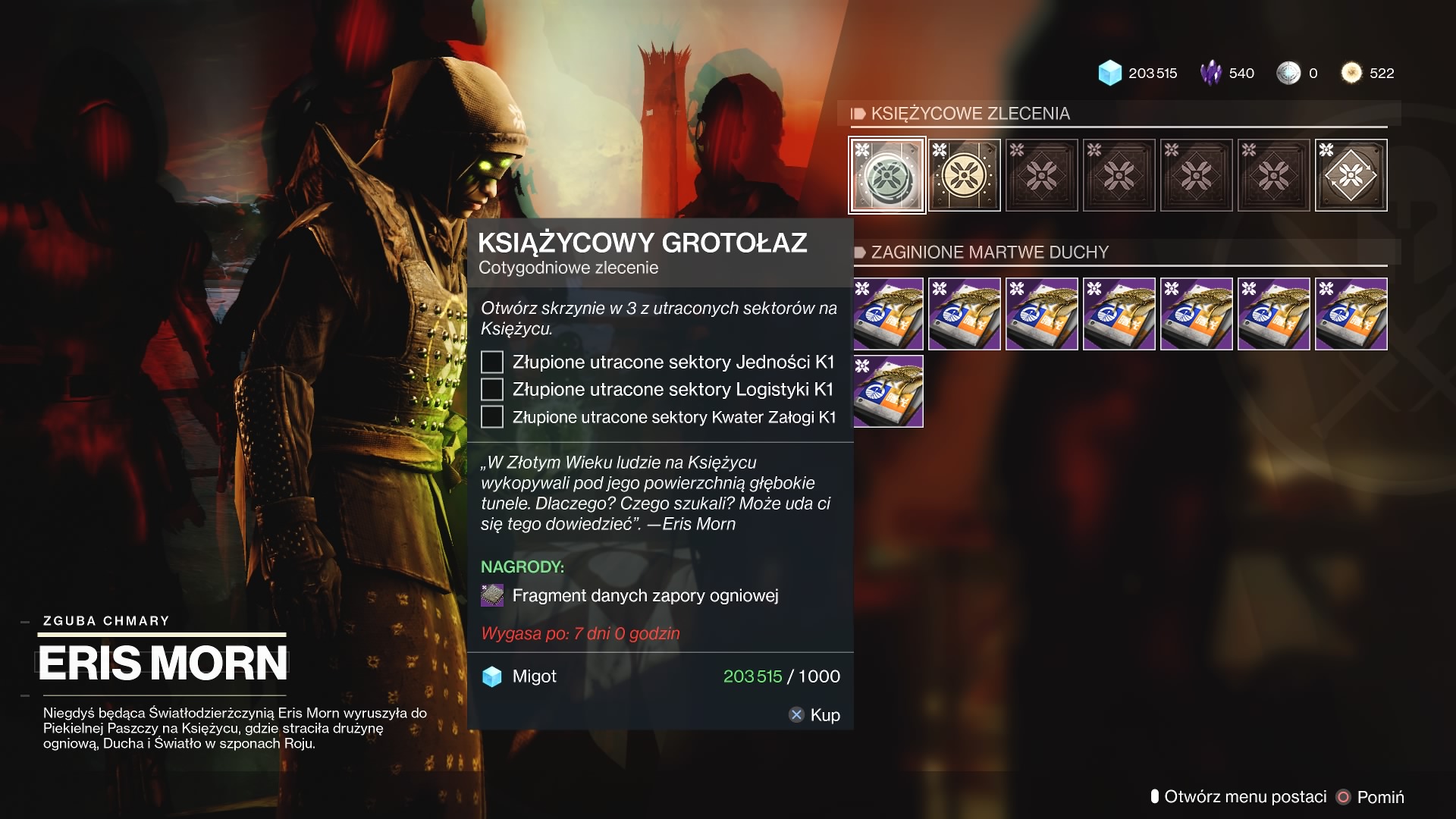Image resolution: width=1456 pixels, height=819 pixels.
Task: Choose the repeatable bounty with diamond arrows emblem
Action: click(x=1351, y=175)
